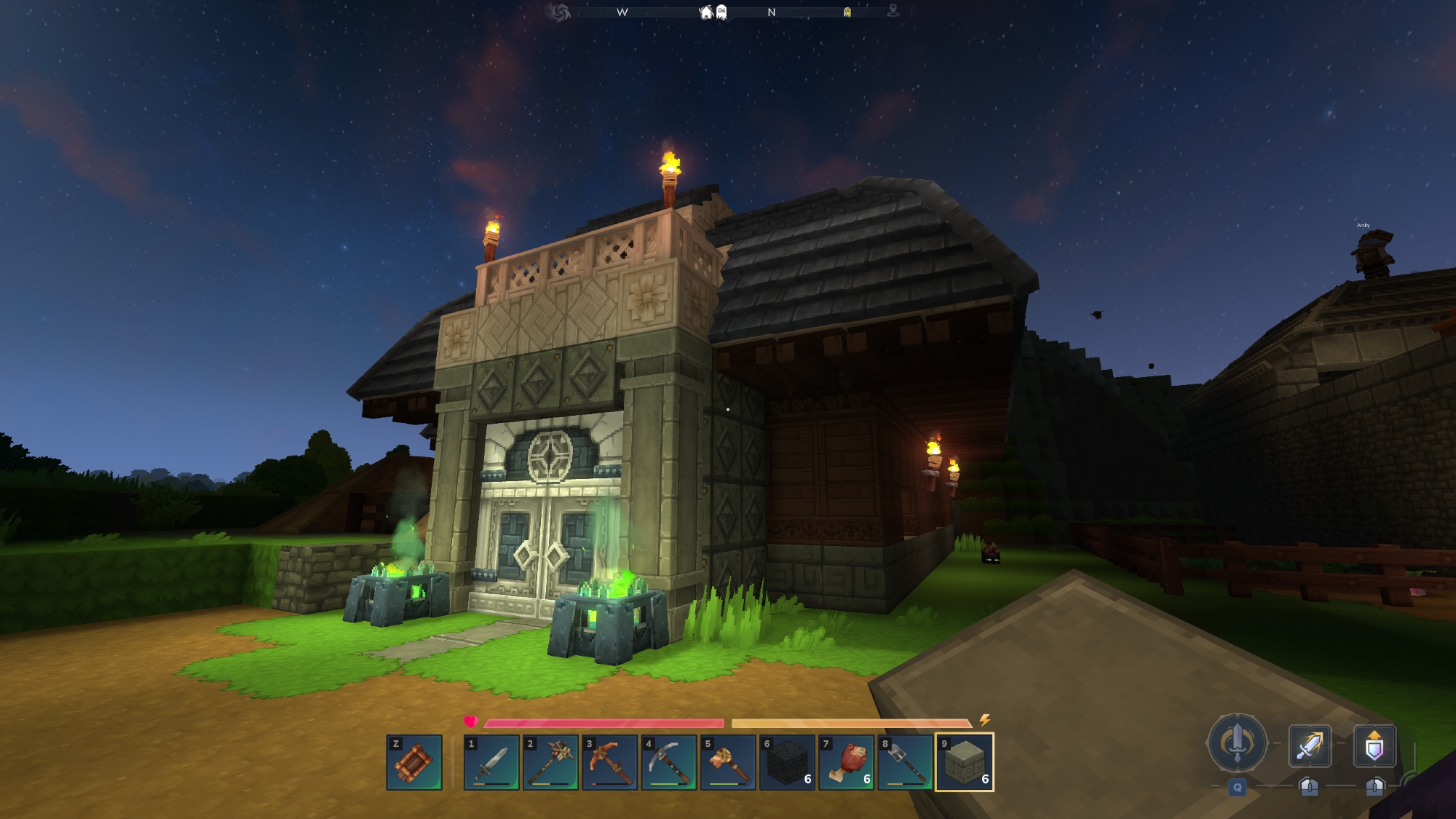
Task: Activate the circular sword signature ability
Action: point(1237,744)
